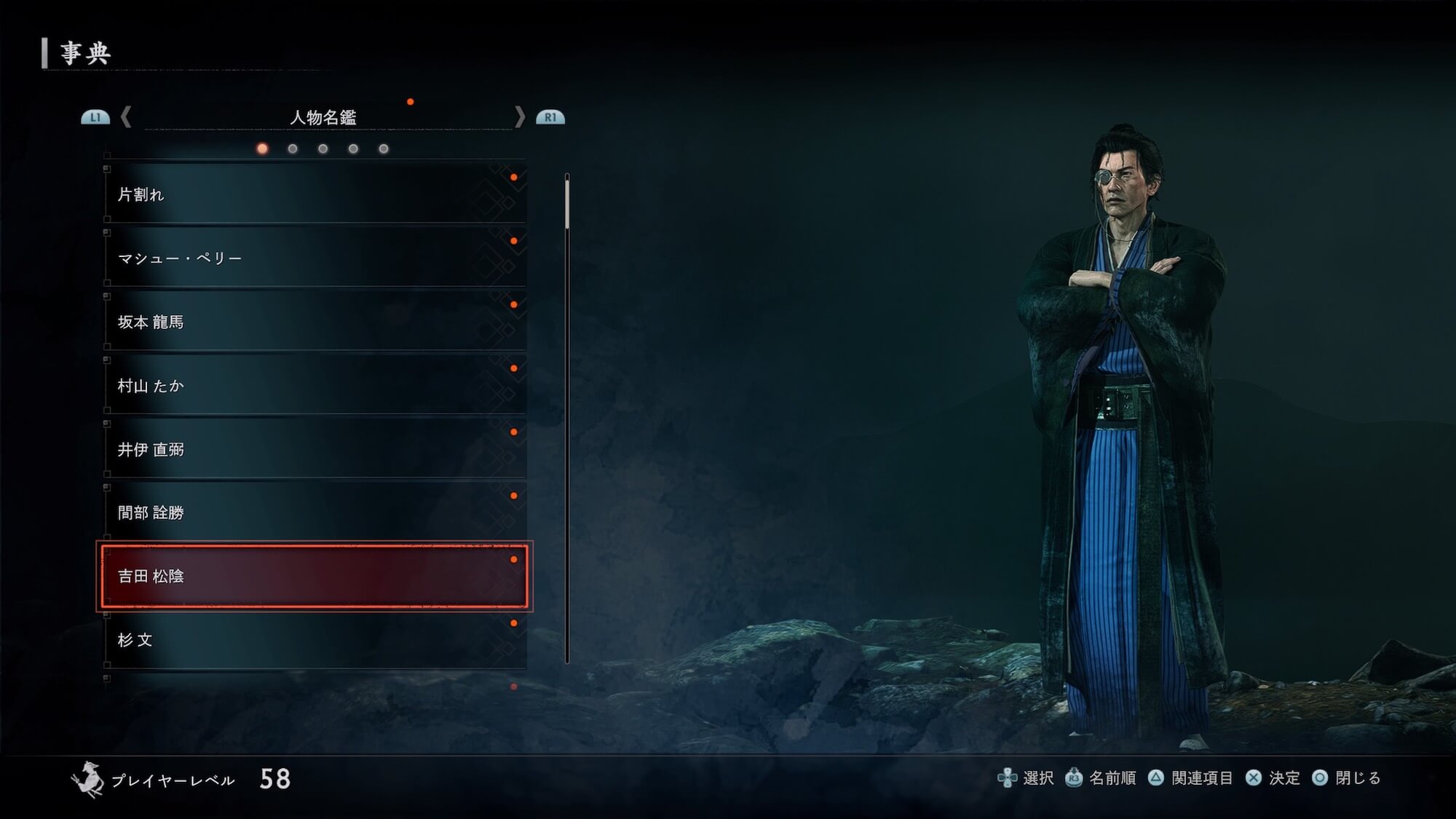Select the 片割れ entry
1456x819 pixels.
314,194
